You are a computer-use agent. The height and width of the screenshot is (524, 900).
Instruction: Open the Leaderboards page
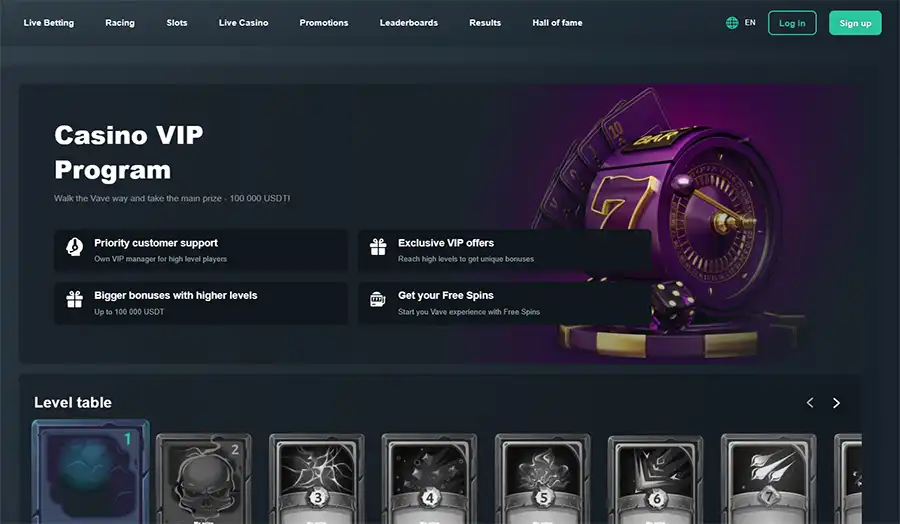[409, 23]
